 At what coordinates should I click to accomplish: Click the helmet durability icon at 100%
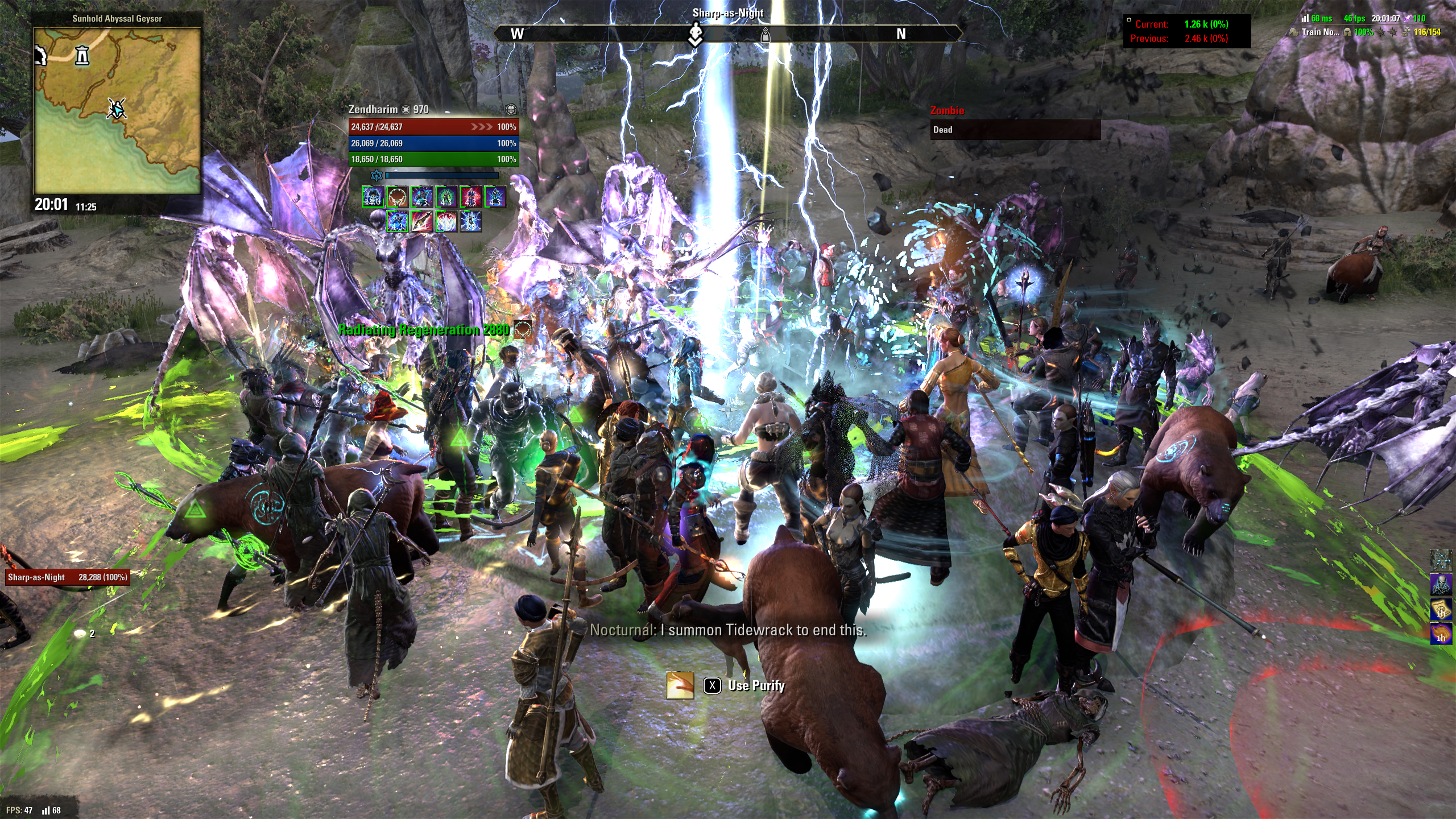(1347, 32)
